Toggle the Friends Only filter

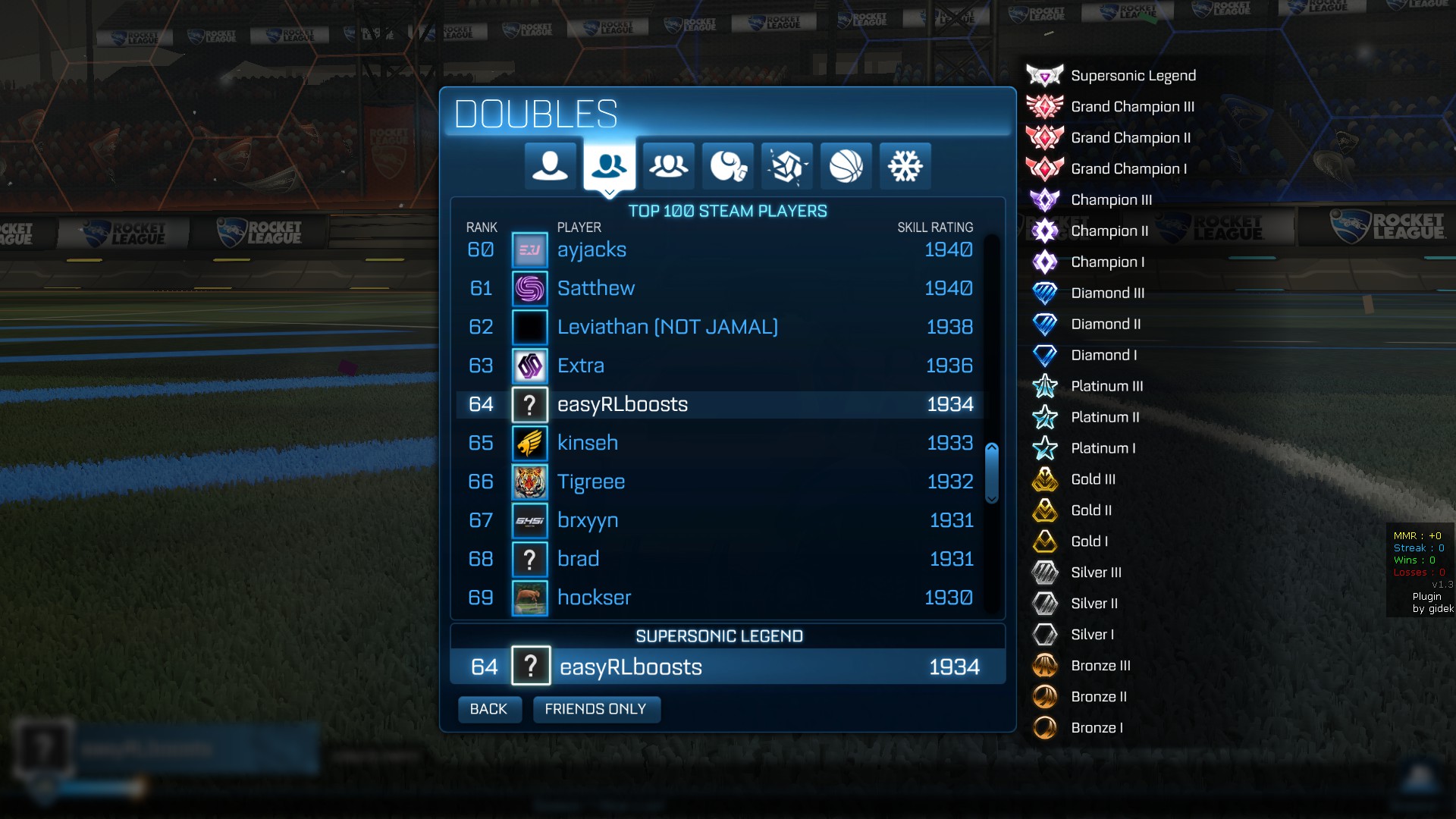(x=596, y=709)
